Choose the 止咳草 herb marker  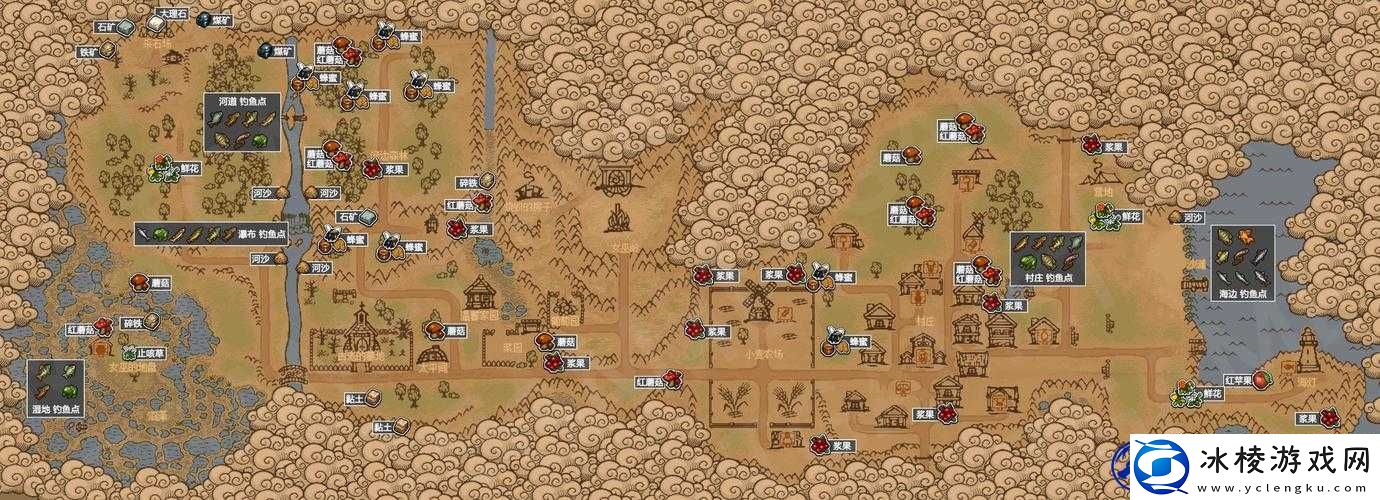(143, 353)
